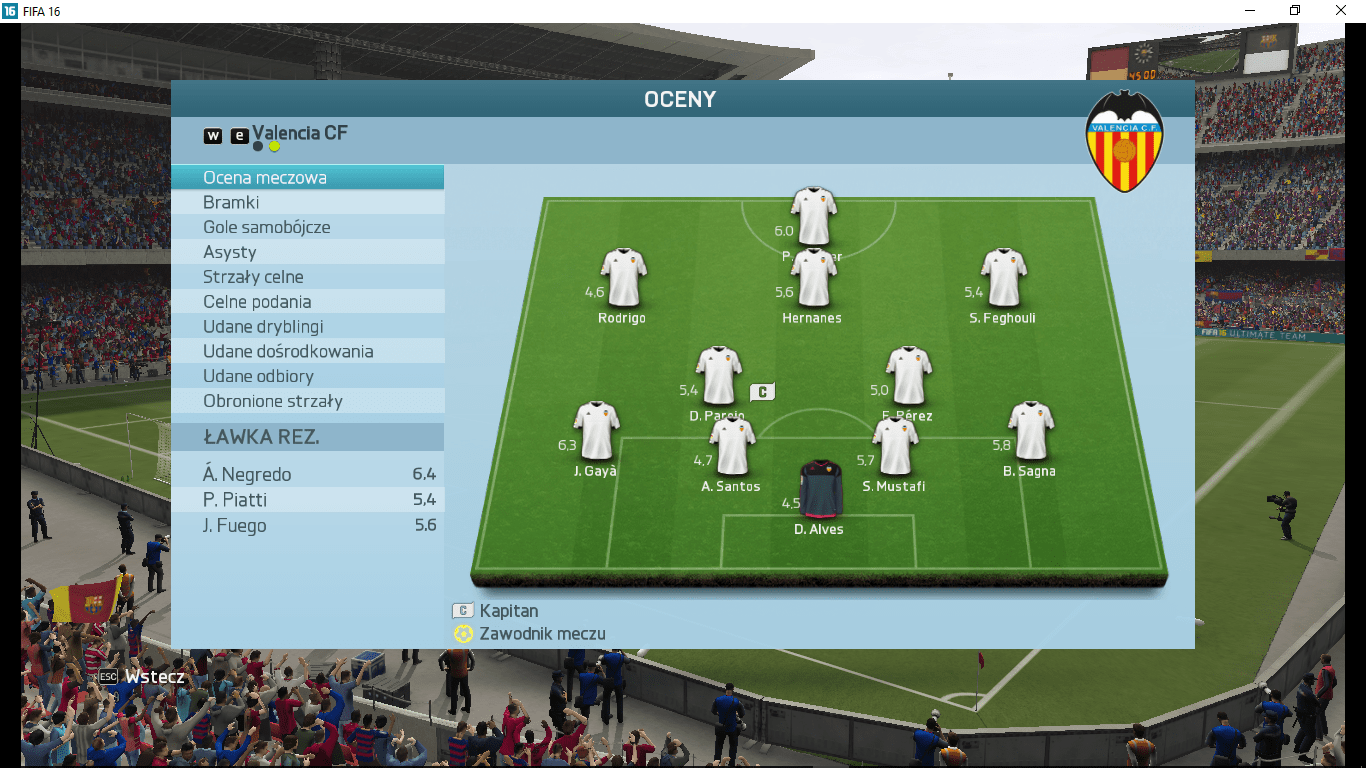This screenshot has width=1366, height=768.
Task: Select S. Feghouli on the pitch
Action: (x=1003, y=278)
